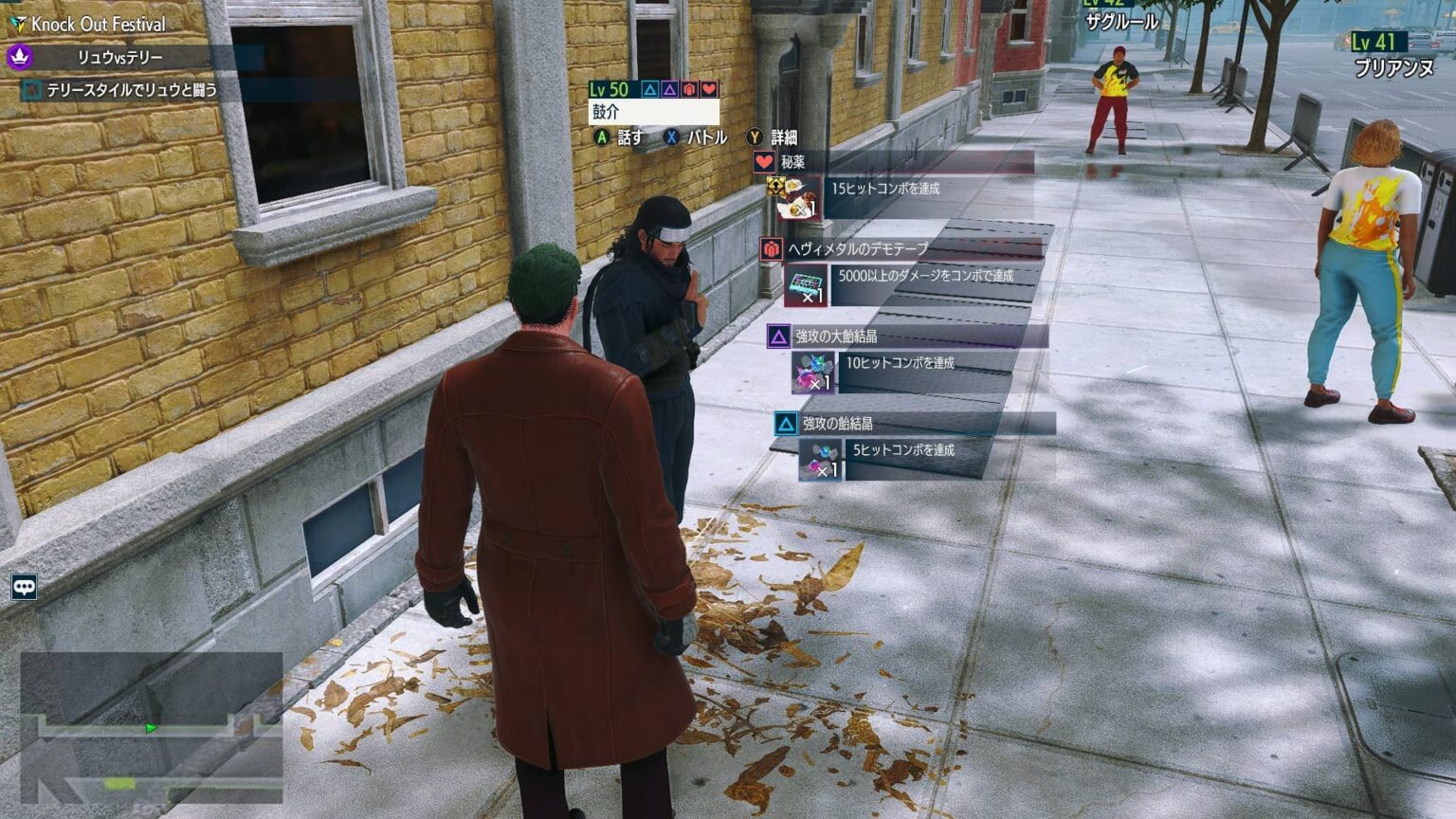Open the chat speech bubble icon
This screenshot has height=819, width=1456.
pyautogui.click(x=24, y=587)
